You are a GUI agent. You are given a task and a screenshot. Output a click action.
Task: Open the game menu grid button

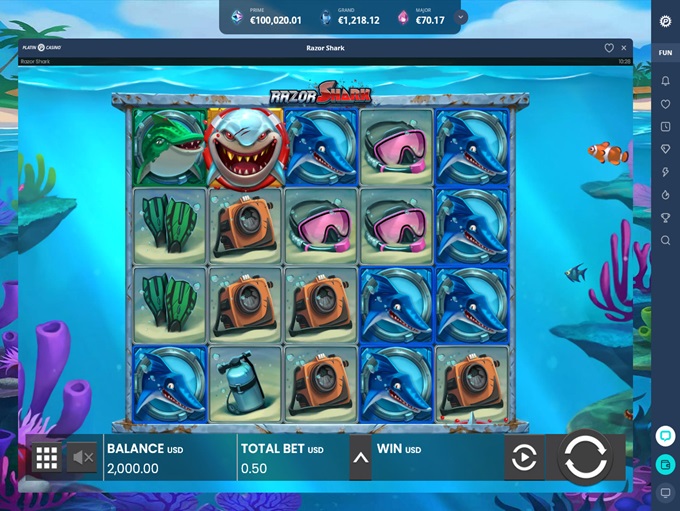(46, 458)
